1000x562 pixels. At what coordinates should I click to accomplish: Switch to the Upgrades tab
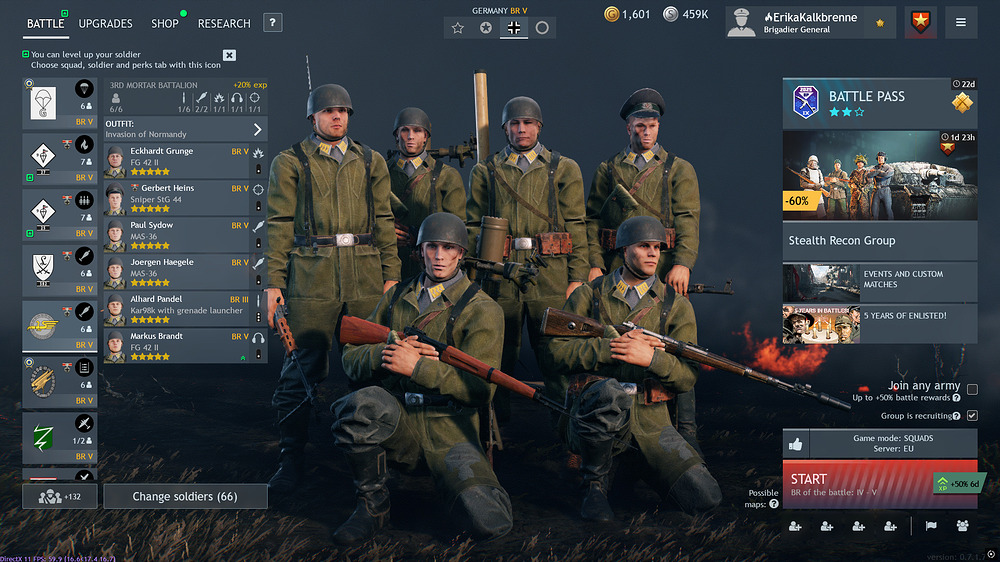pyautogui.click(x=105, y=23)
